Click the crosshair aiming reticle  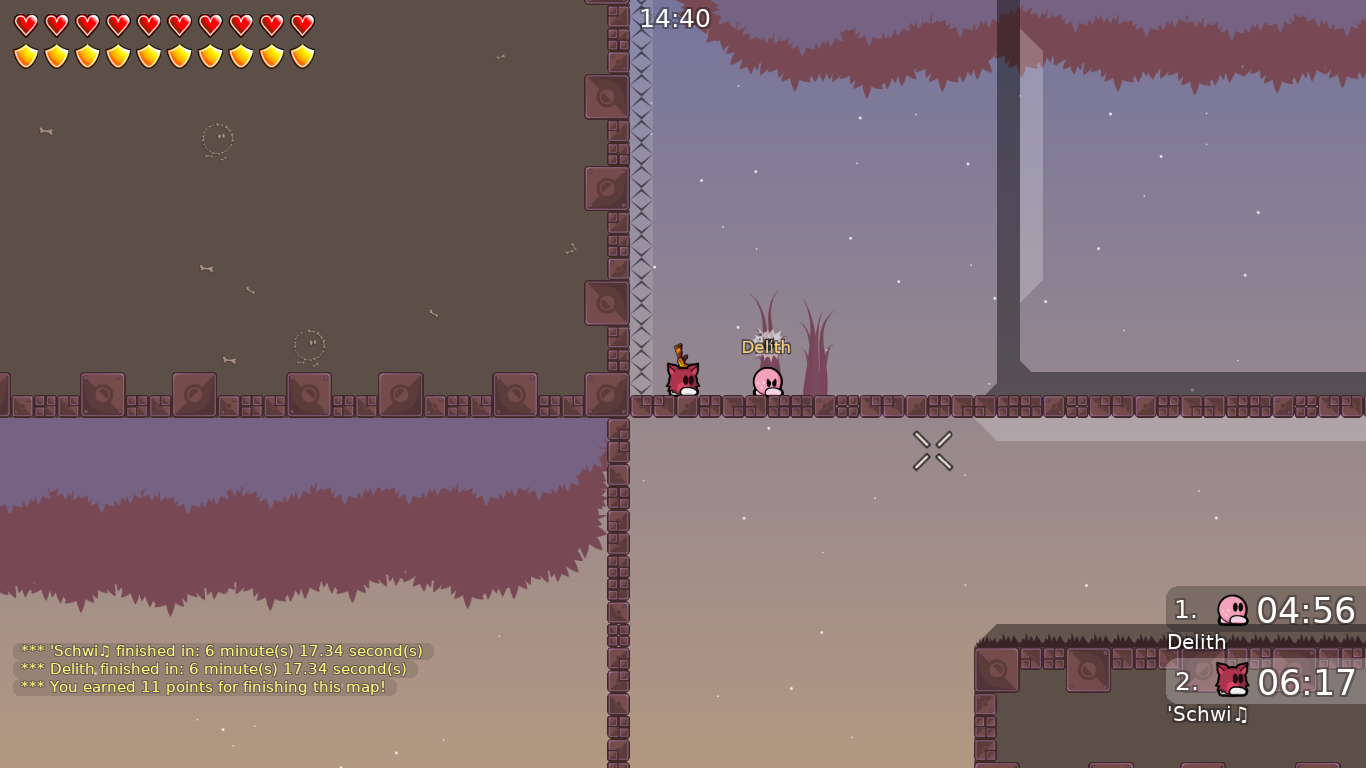click(933, 450)
